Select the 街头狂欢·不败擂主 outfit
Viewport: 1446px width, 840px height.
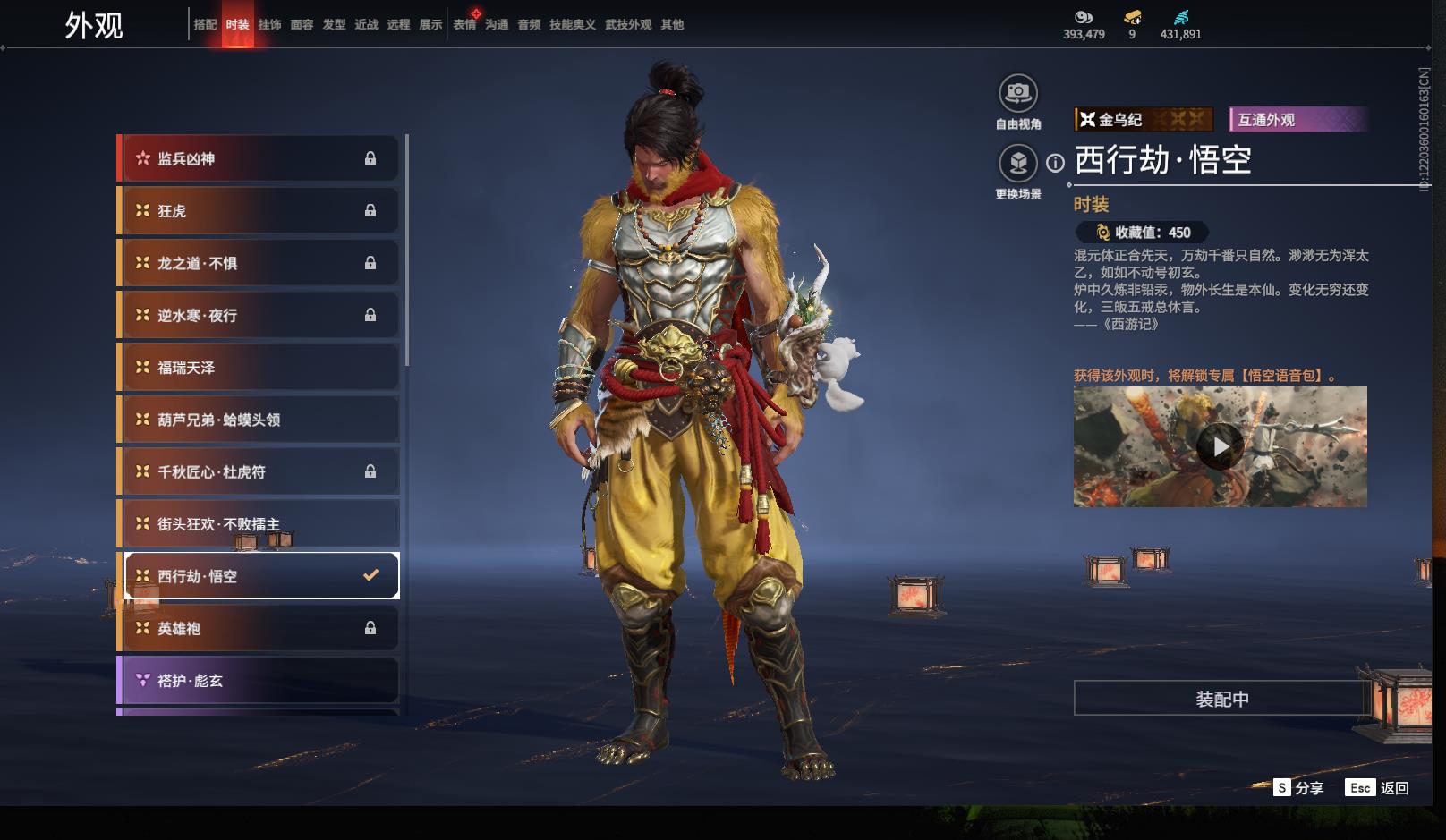pos(258,524)
